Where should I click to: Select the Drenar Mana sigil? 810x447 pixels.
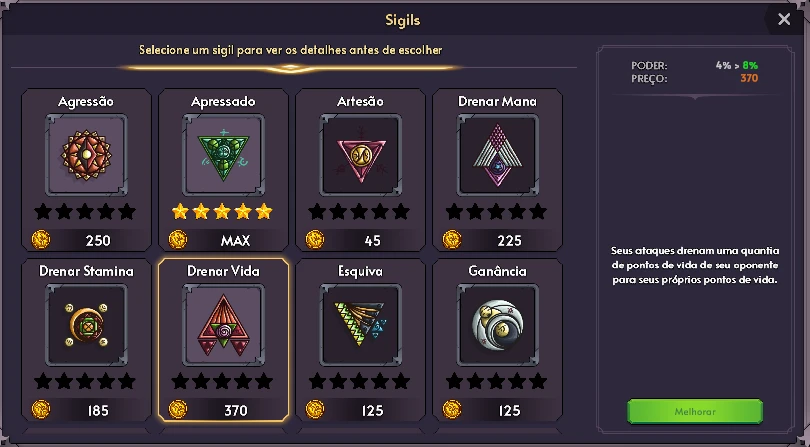click(497, 168)
